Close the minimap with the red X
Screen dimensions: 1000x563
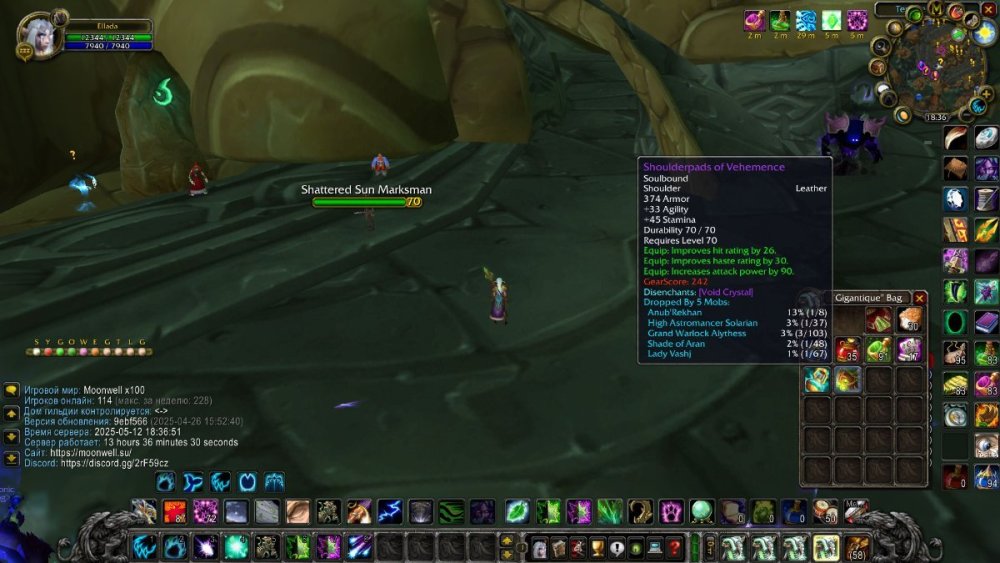point(988,9)
